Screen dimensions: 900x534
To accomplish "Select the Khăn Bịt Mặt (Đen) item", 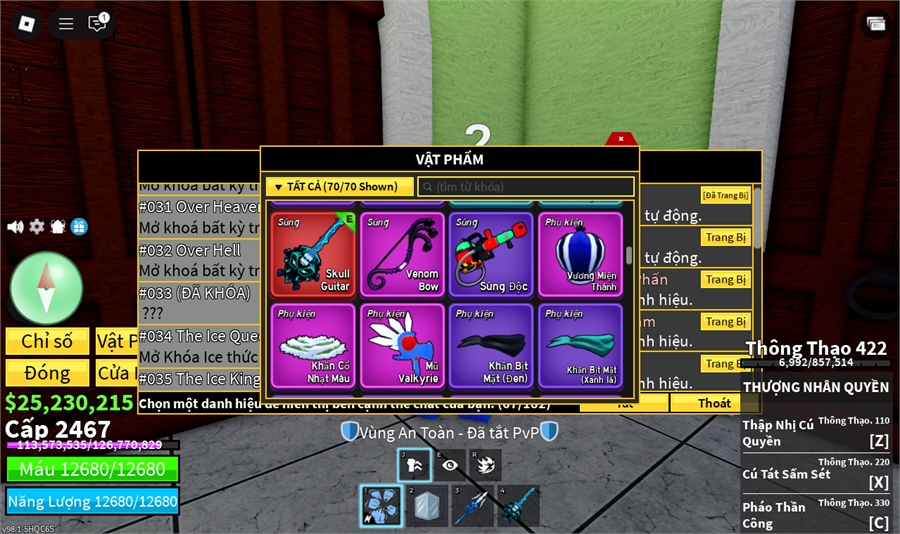I will pyautogui.click(x=491, y=345).
